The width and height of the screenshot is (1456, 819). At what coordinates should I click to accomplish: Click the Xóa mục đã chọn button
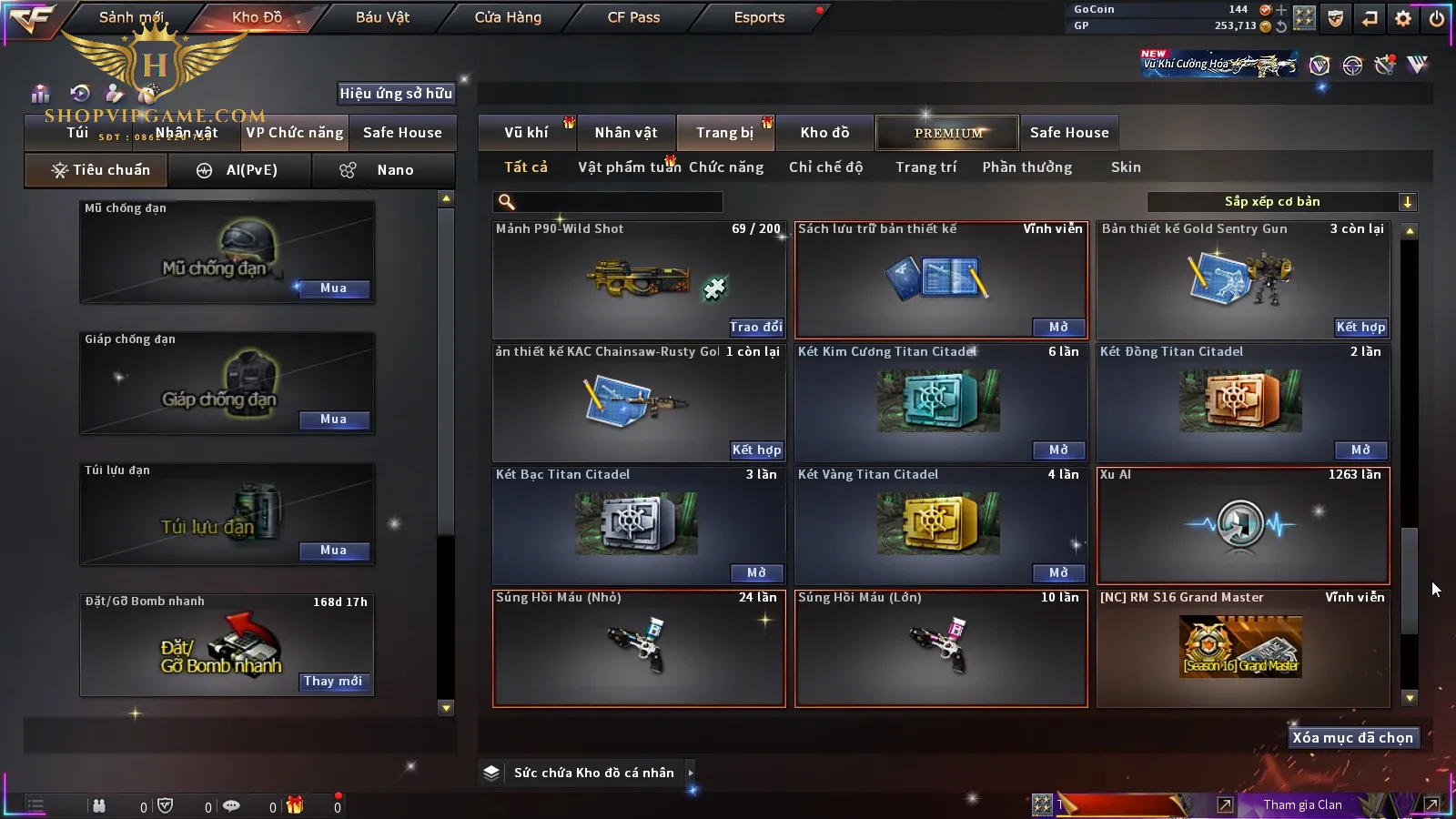(1352, 738)
